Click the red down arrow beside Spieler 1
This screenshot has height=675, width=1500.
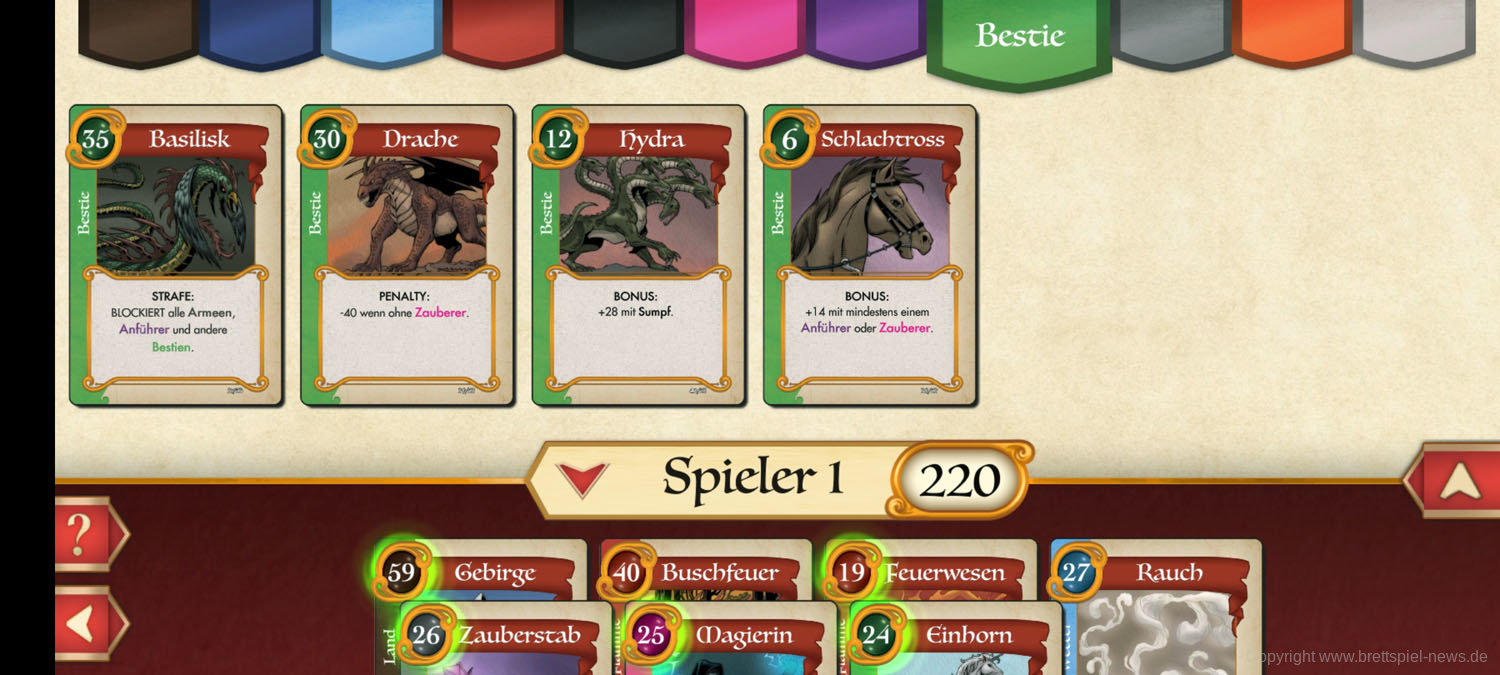click(x=582, y=479)
